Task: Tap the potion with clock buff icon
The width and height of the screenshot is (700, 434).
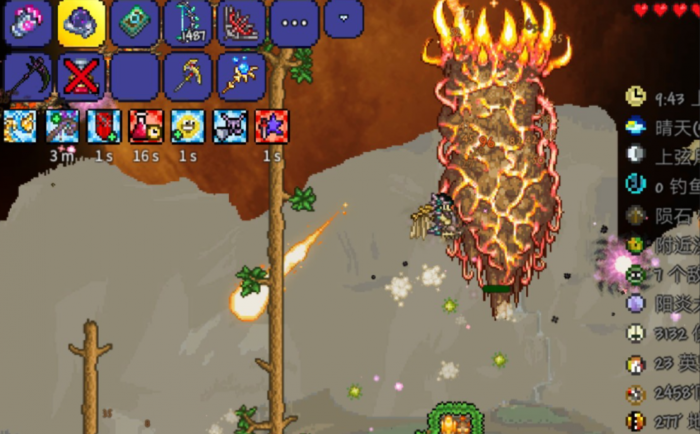Action: click(x=145, y=127)
